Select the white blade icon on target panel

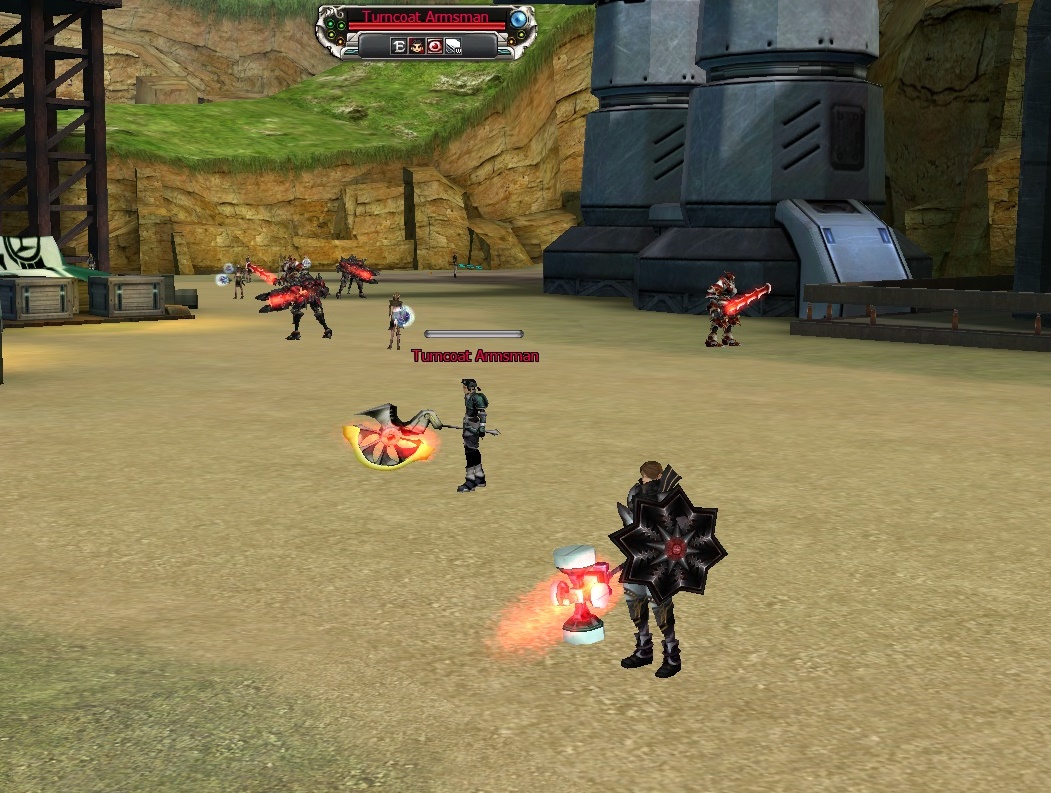[x=452, y=46]
